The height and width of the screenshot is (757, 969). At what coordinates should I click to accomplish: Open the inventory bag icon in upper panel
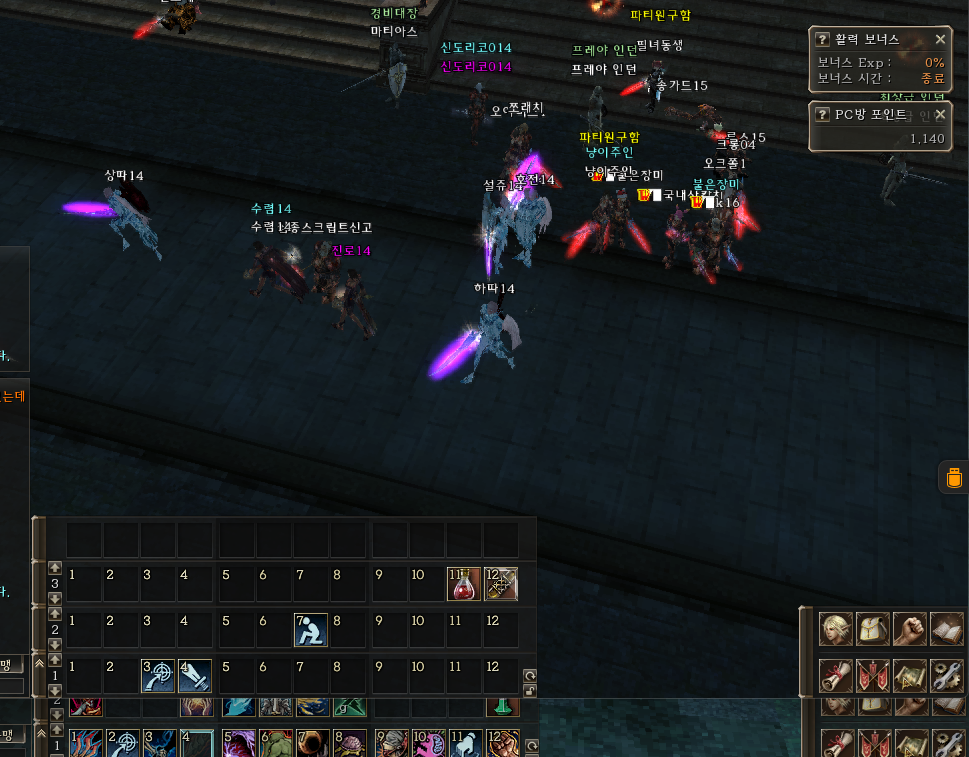pyautogui.click(x=872, y=628)
